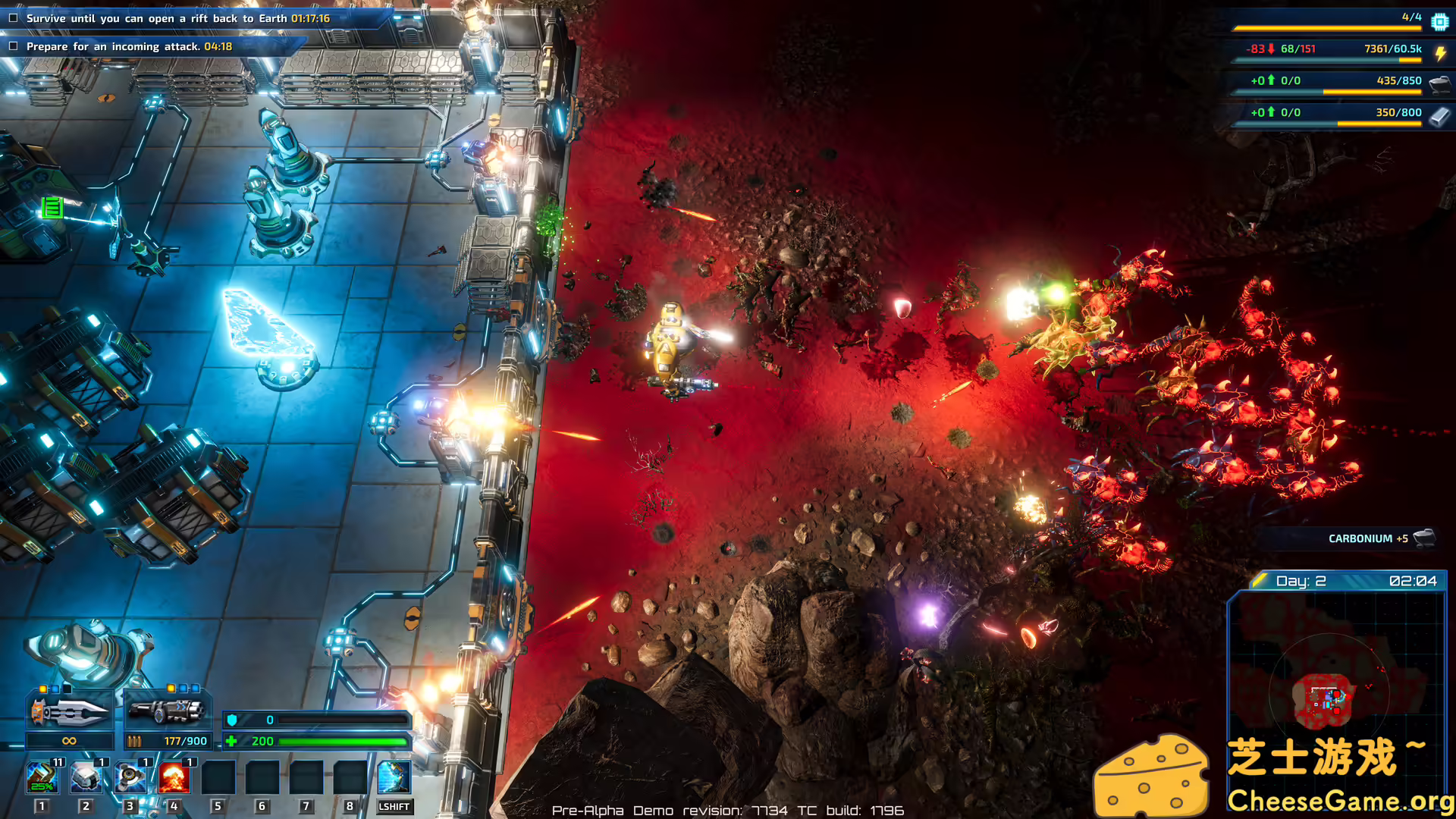Click the energy lightning bolt resource icon
This screenshot has height=819, width=1456.
[x=1439, y=52]
